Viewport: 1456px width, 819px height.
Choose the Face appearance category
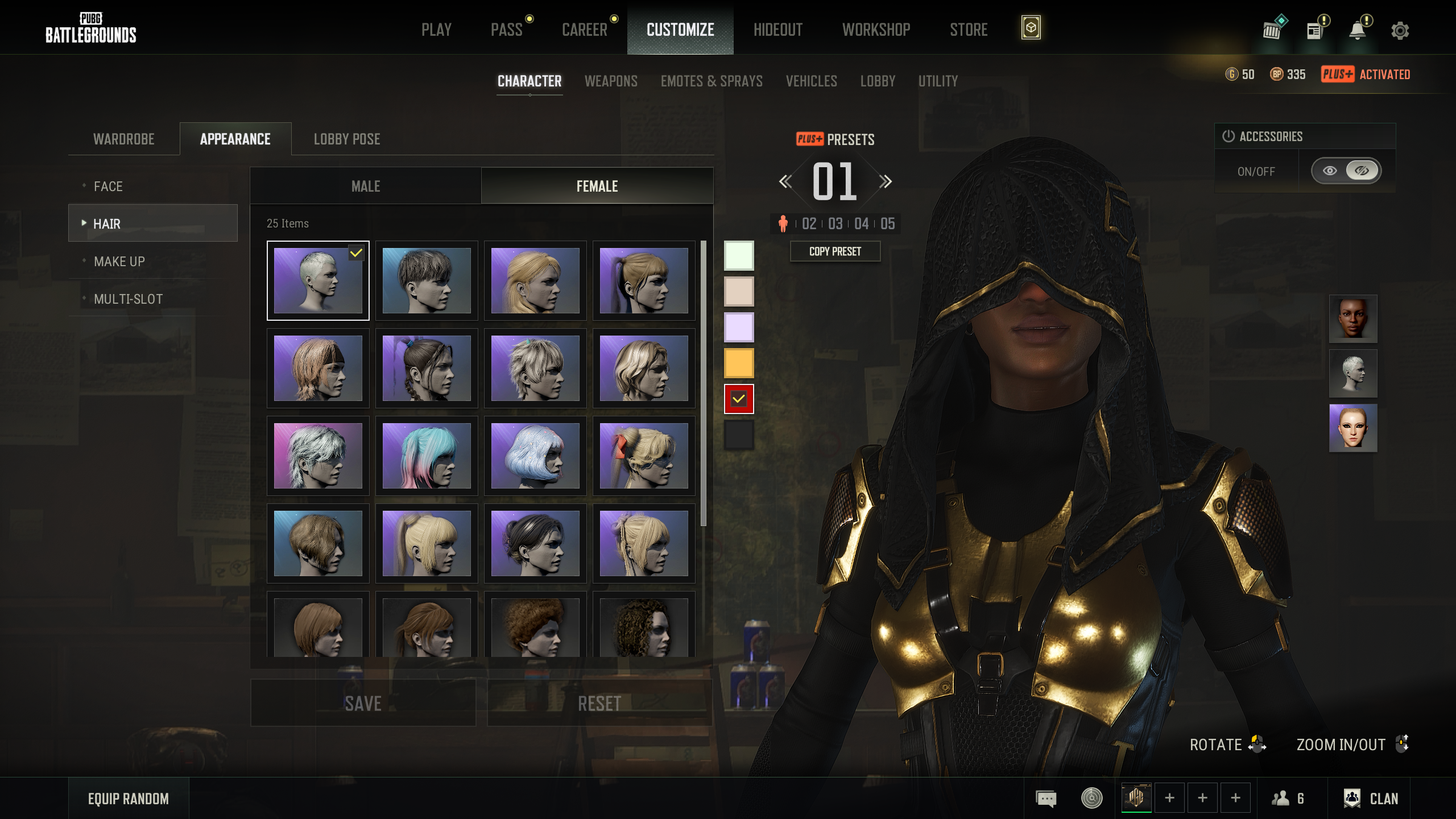click(108, 186)
